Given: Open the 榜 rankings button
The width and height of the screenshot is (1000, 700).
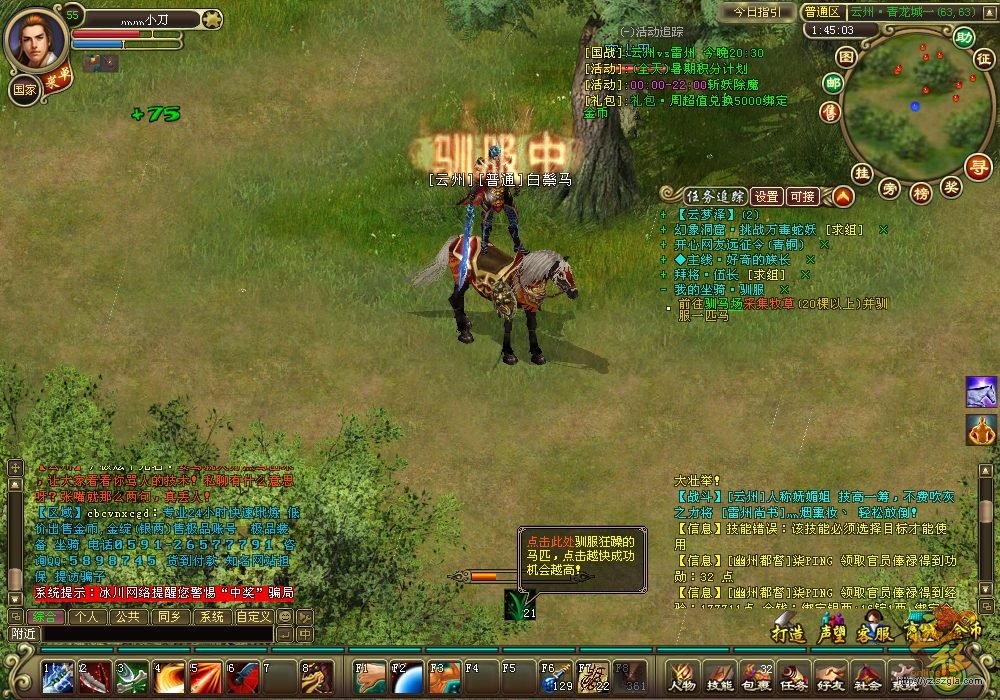Looking at the screenshot, I should 922,191.
